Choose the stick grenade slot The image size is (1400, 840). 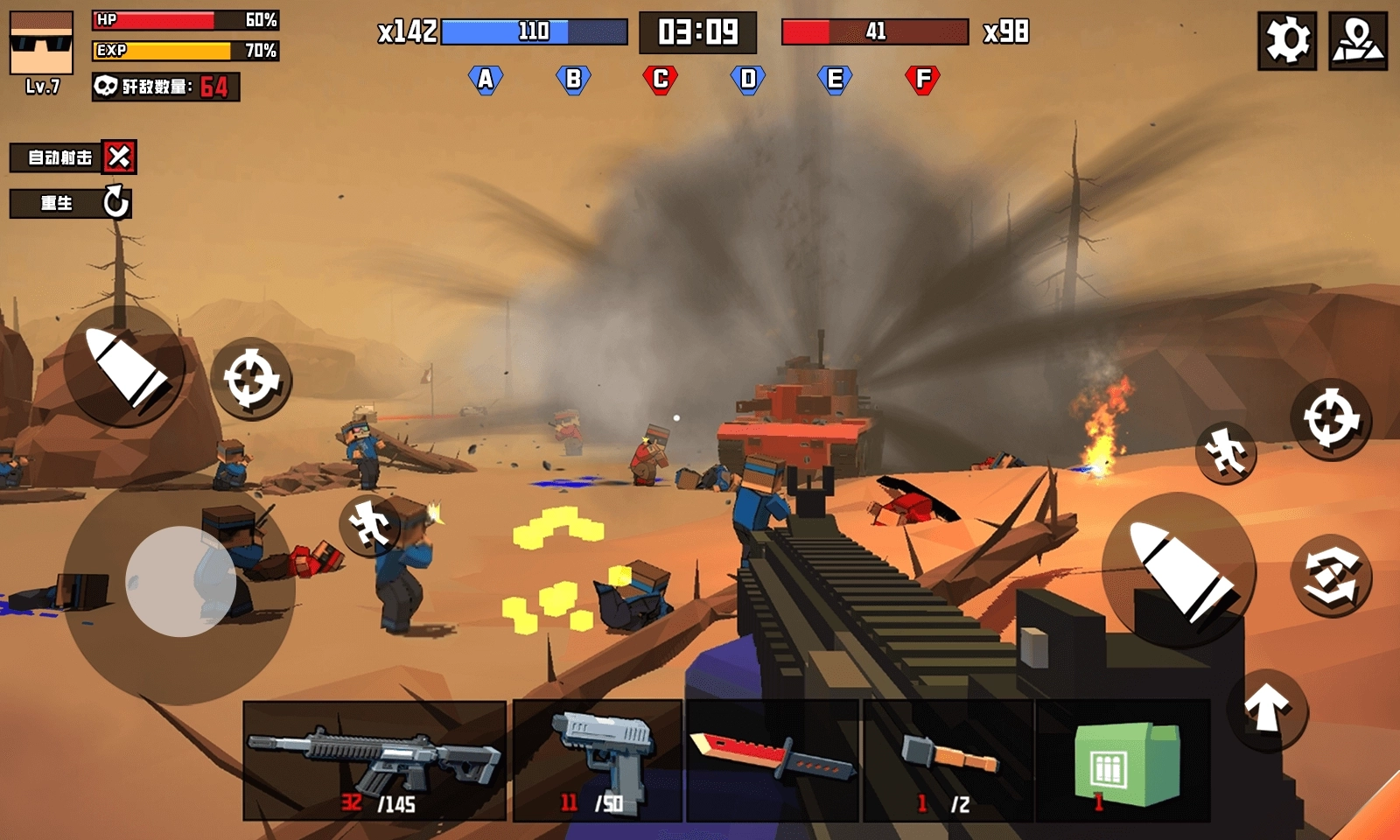tap(948, 760)
